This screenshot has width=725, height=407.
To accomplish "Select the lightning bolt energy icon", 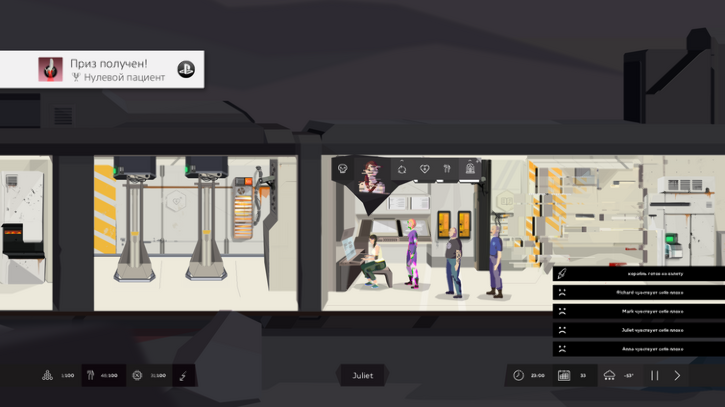I will (183, 376).
